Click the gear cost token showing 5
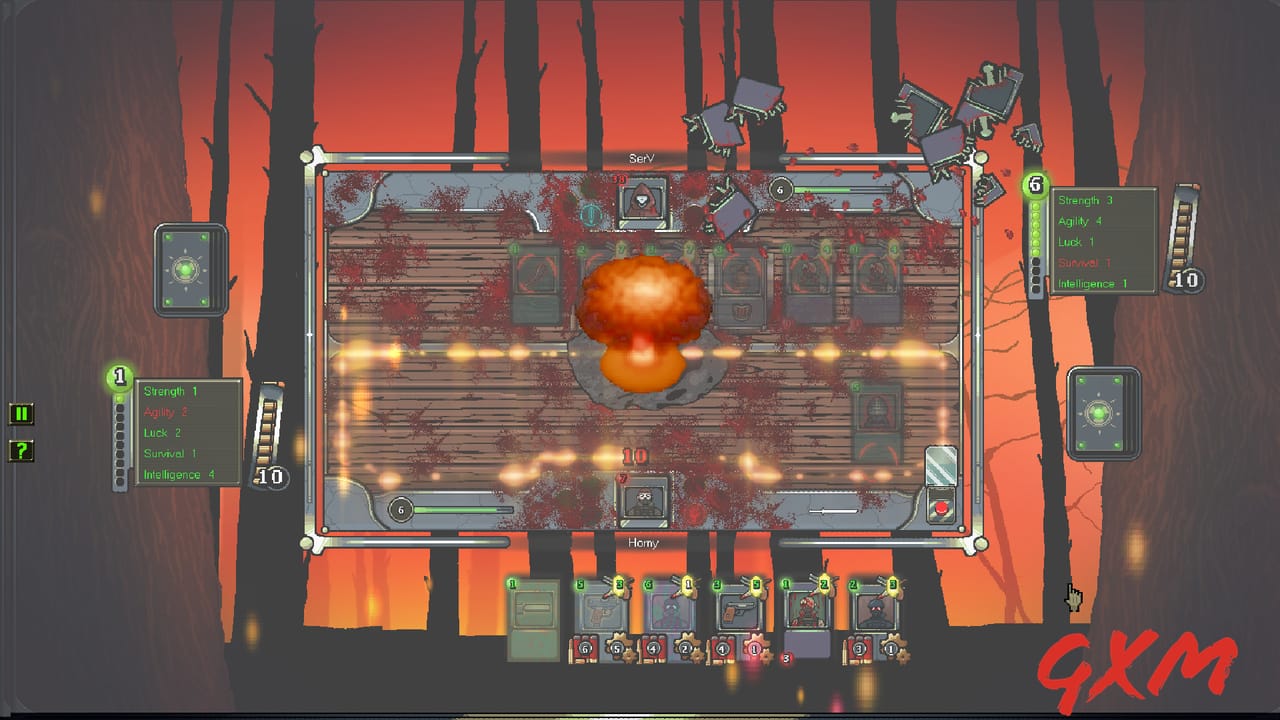 [617, 647]
